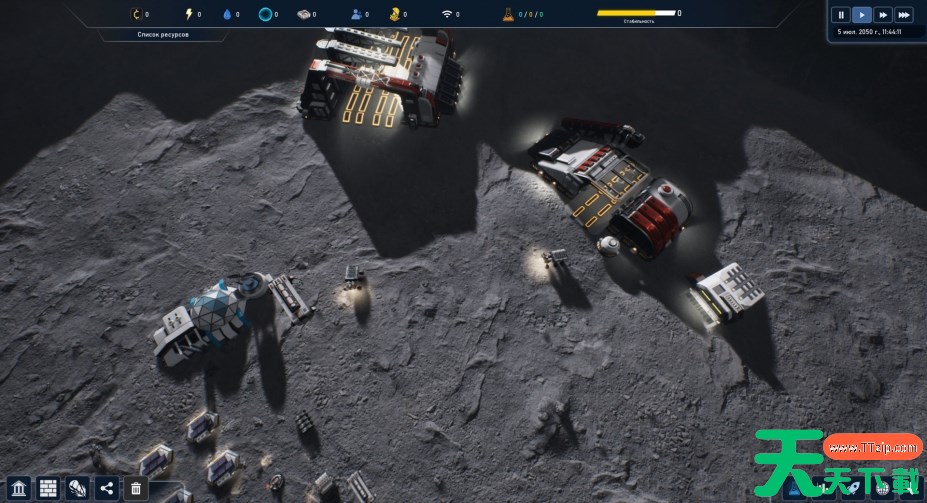
Task: Pause the game simulation
Action: (x=841, y=15)
